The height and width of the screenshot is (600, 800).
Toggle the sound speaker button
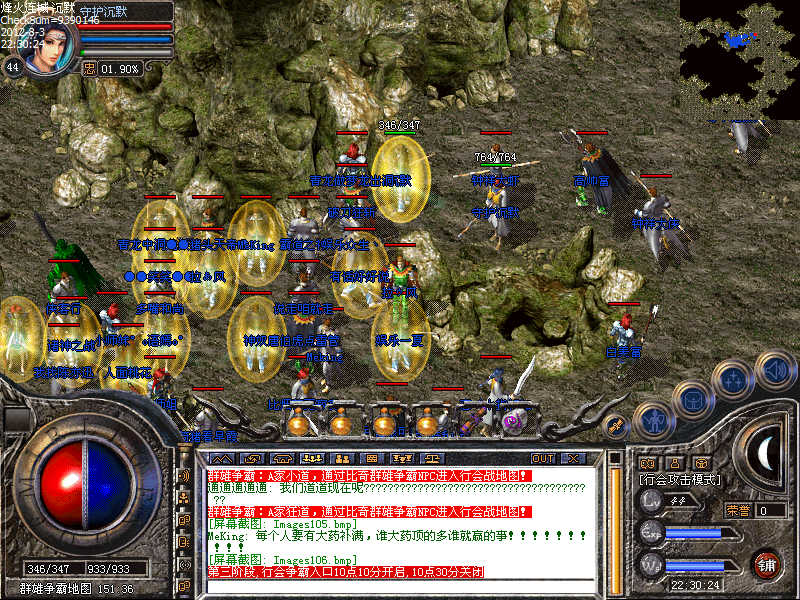774,369
